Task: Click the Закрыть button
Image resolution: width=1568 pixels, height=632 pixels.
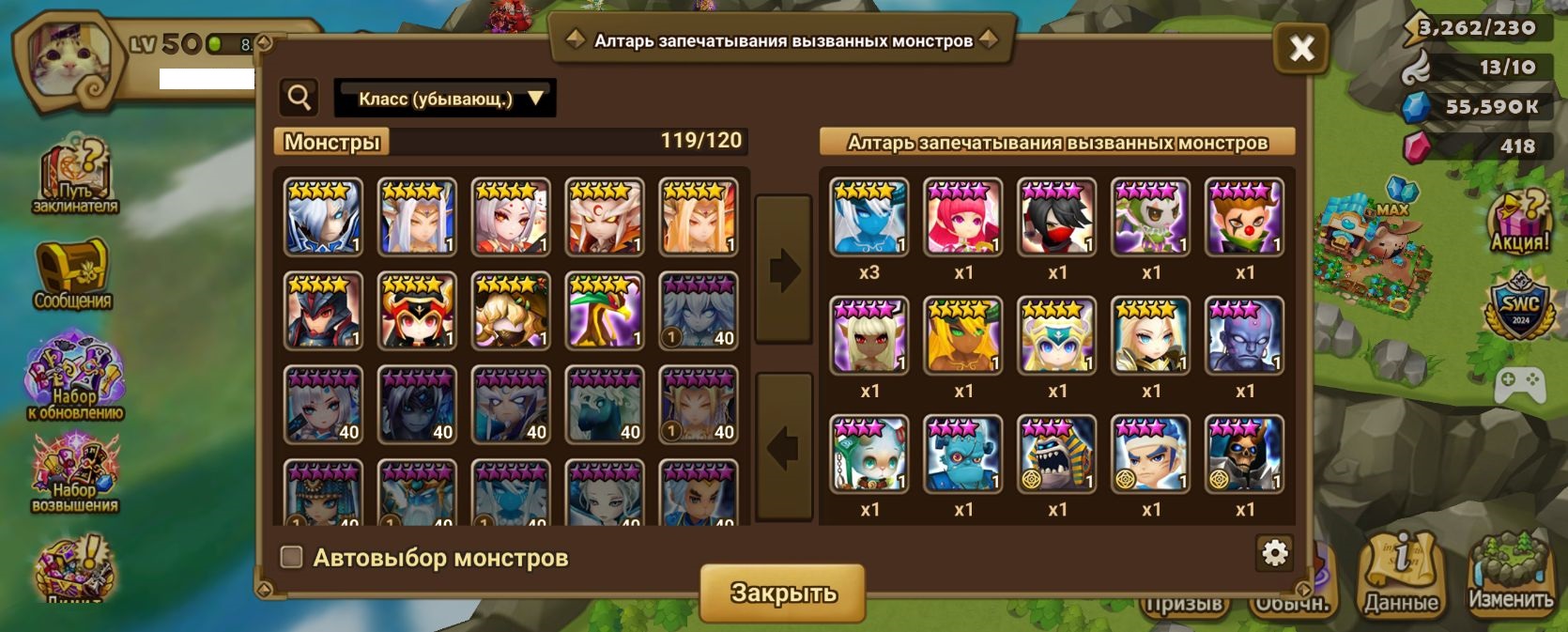Action: 782,593
